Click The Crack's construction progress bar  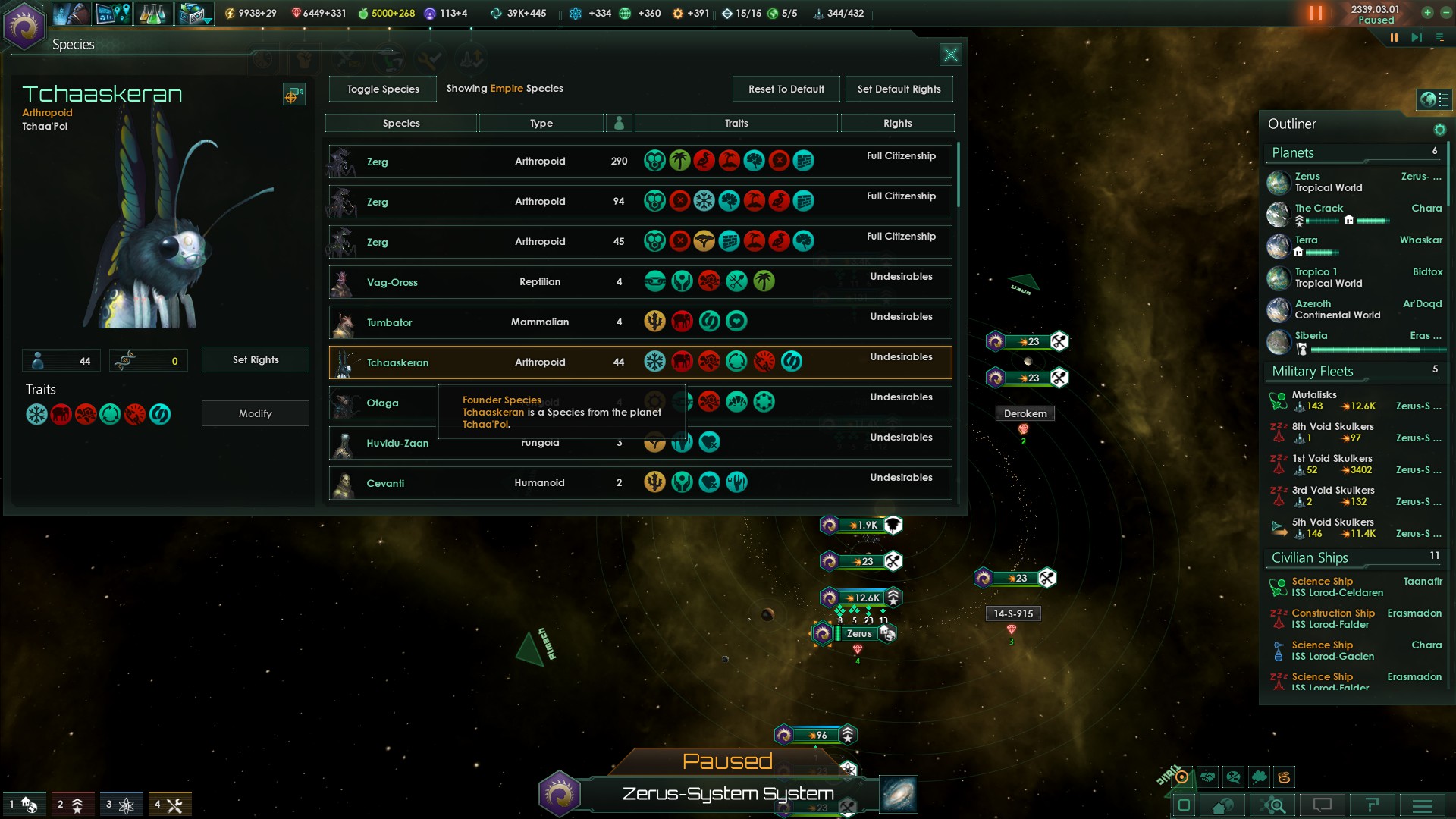(1372, 221)
